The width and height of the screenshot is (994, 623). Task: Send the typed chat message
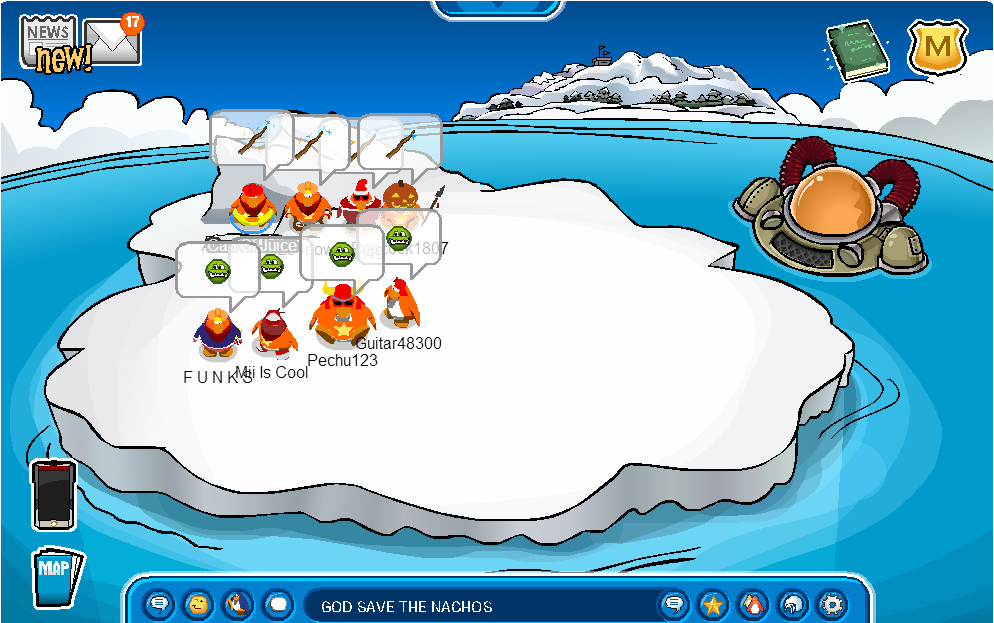(x=674, y=604)
